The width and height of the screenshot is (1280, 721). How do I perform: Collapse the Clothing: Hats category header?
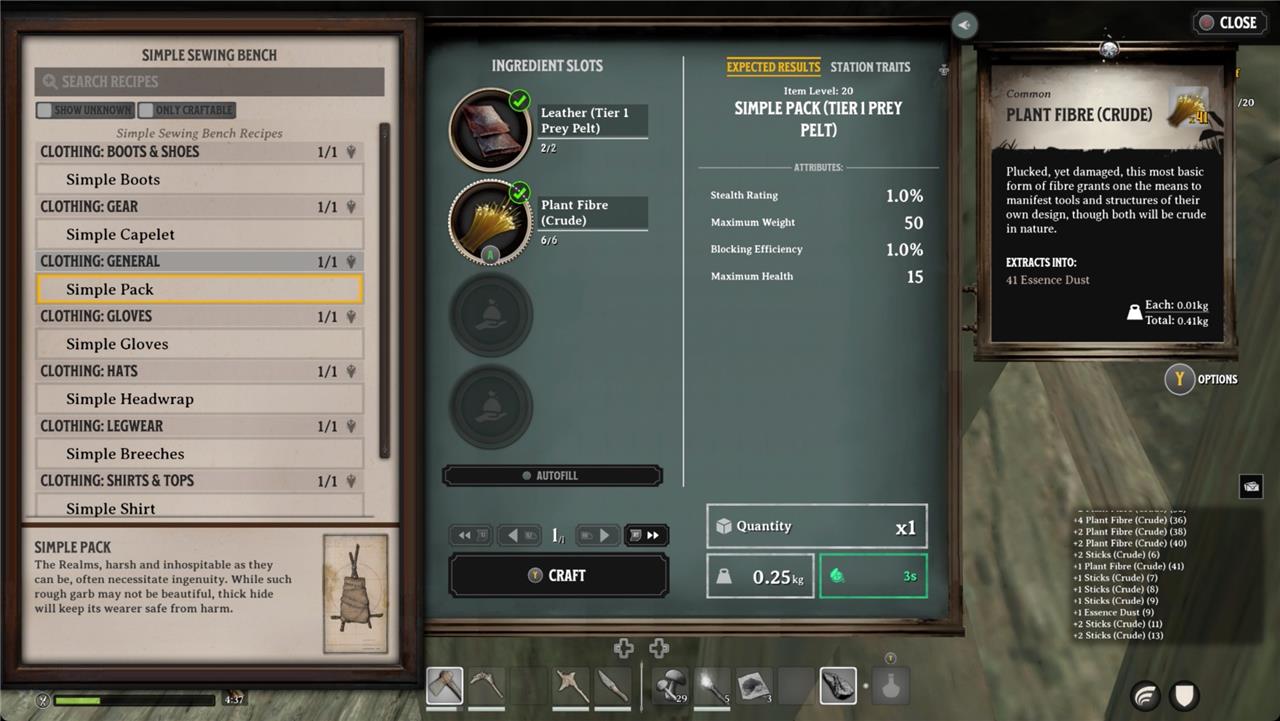pos(199,371)
